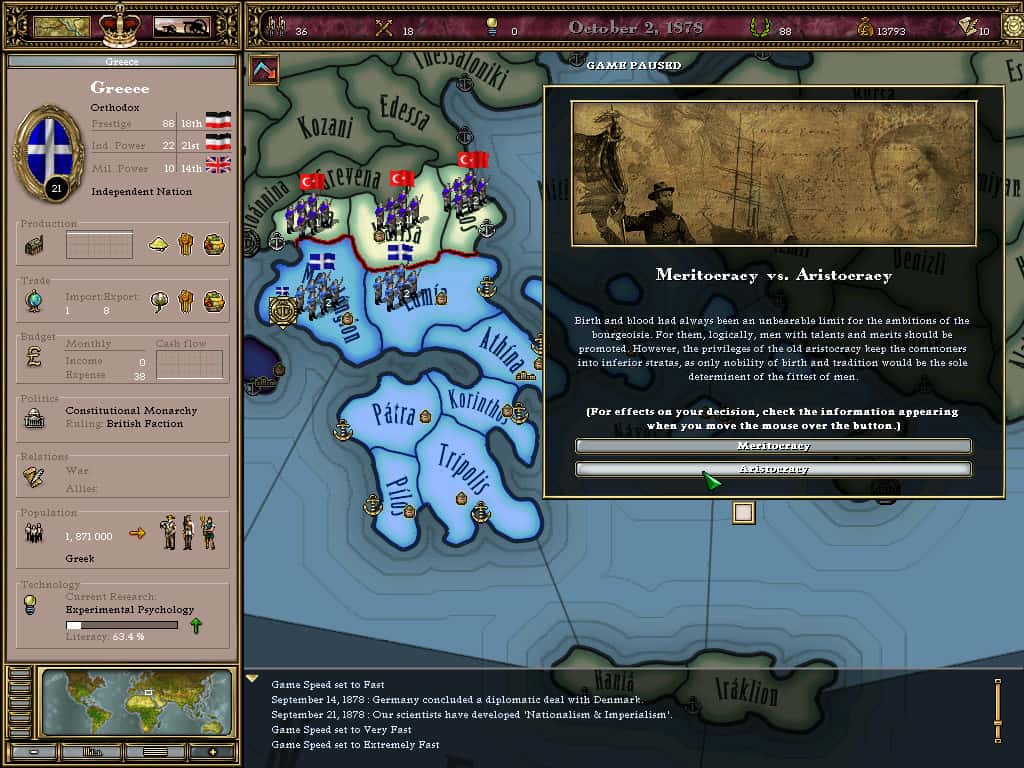Screen dimensions: 1024x768
Task: Click the crown icon at top
Action: click(x=121, y=24)
